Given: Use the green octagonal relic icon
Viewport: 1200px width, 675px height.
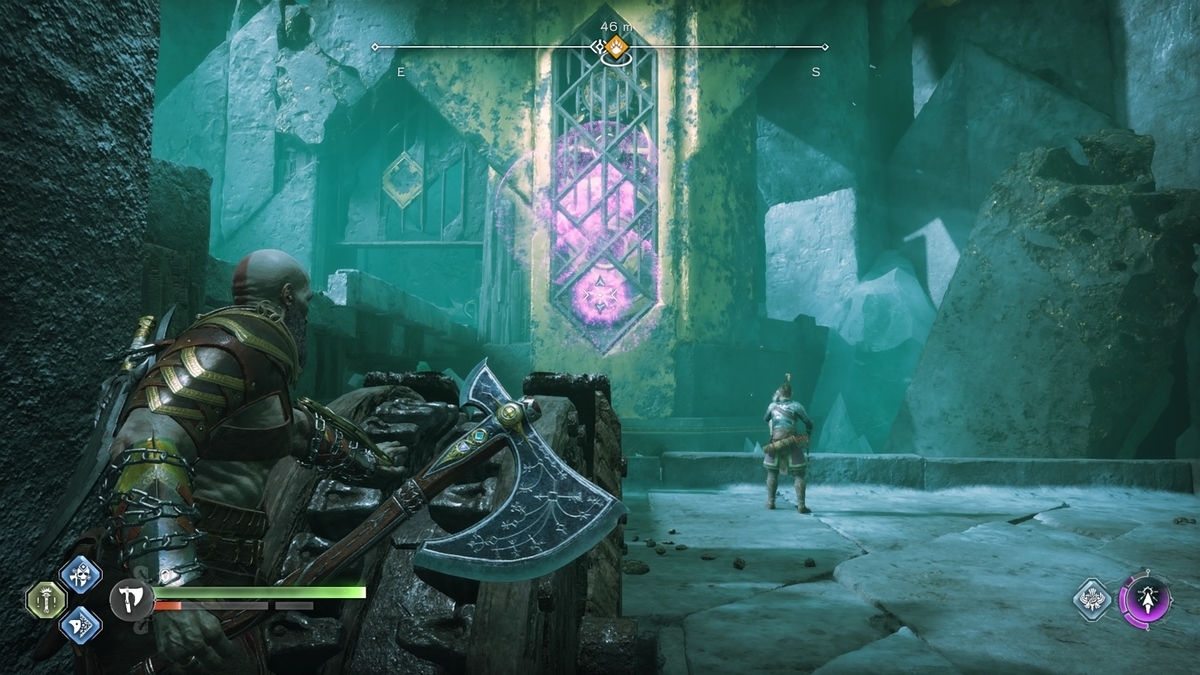Looking at the screenshot, I should [46, 600].
